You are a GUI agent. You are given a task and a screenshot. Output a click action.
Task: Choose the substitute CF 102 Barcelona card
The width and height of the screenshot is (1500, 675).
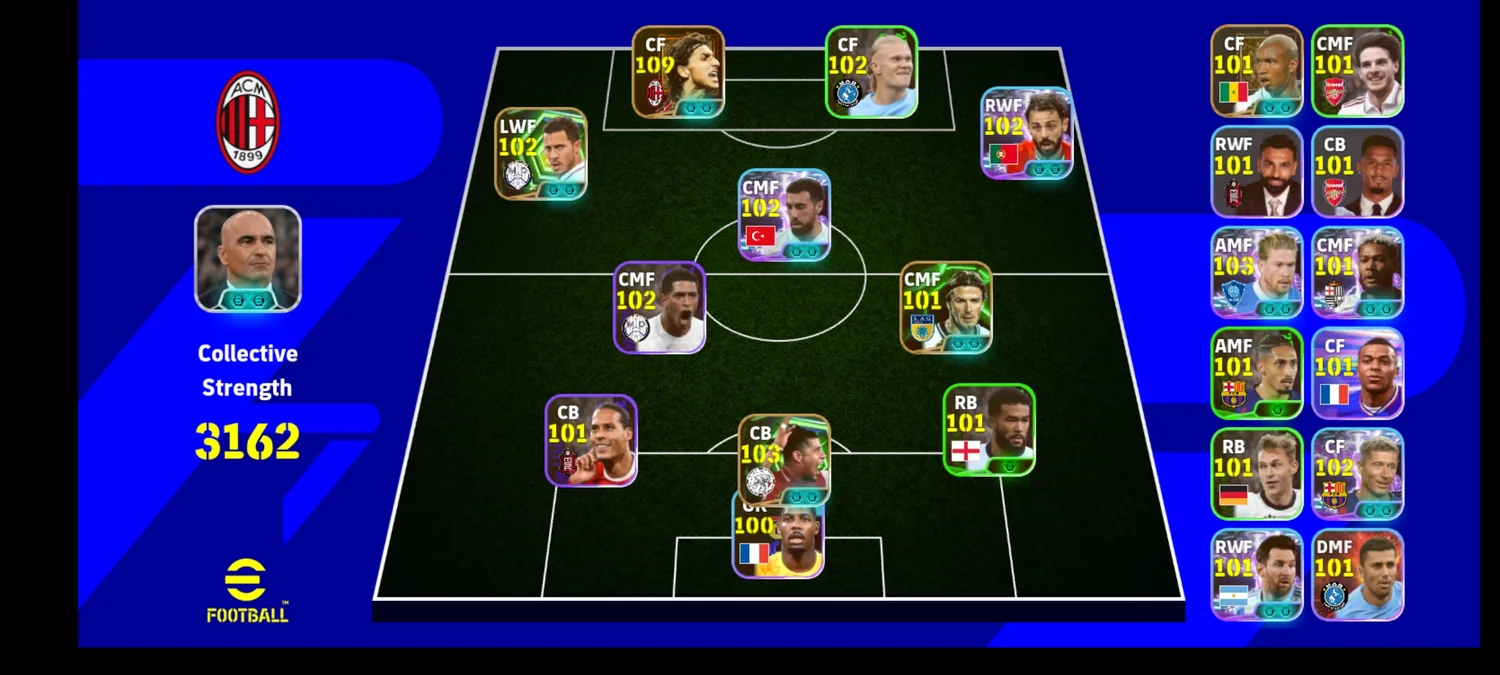1357,474
